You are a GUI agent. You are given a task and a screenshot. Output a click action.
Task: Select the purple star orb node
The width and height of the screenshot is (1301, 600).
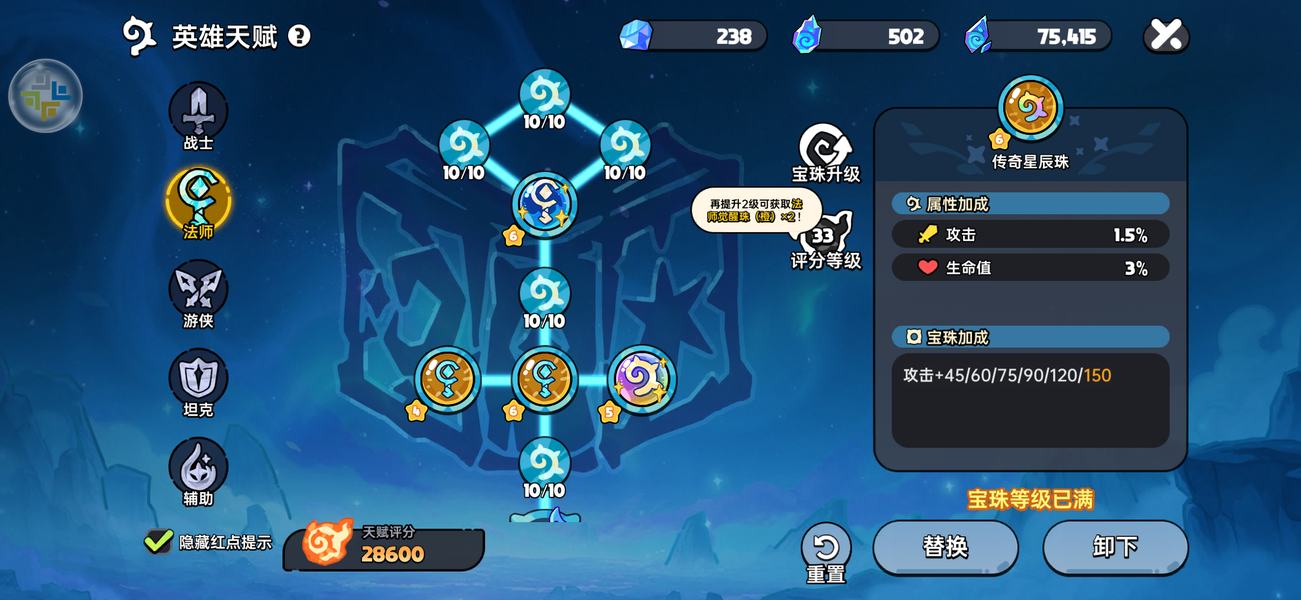642,379
